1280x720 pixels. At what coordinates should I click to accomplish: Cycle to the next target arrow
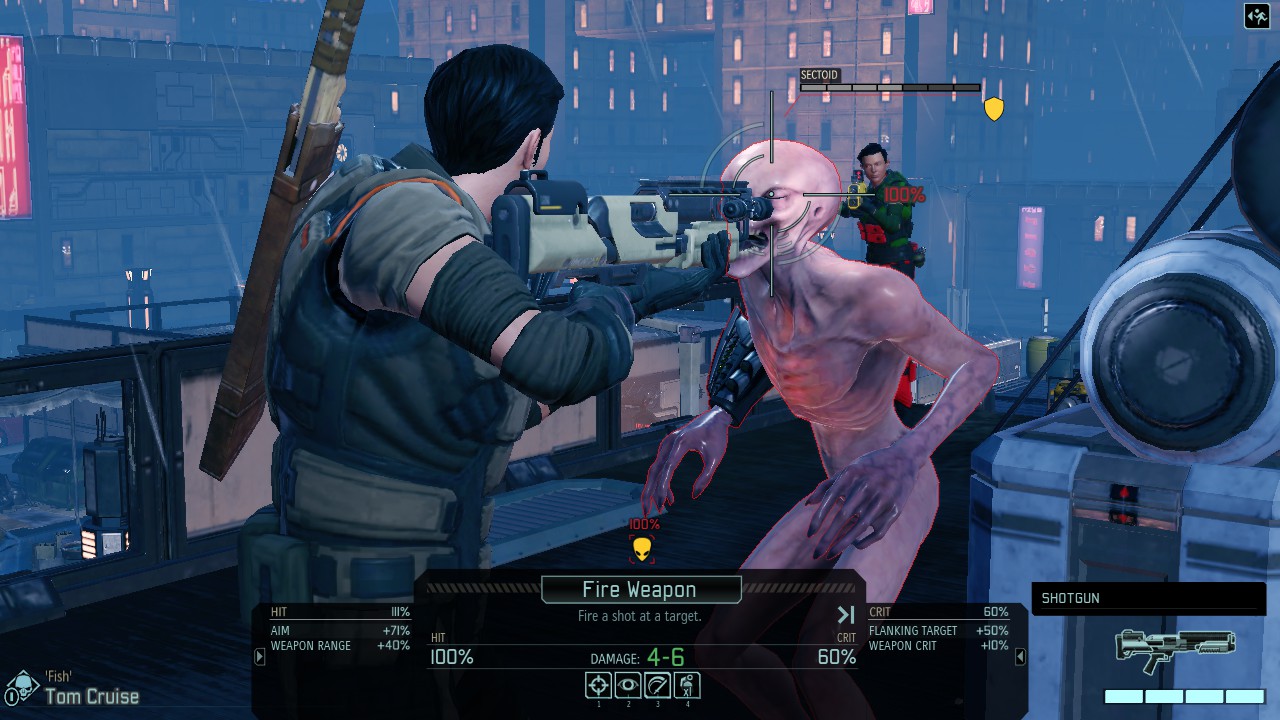(846, 615)
